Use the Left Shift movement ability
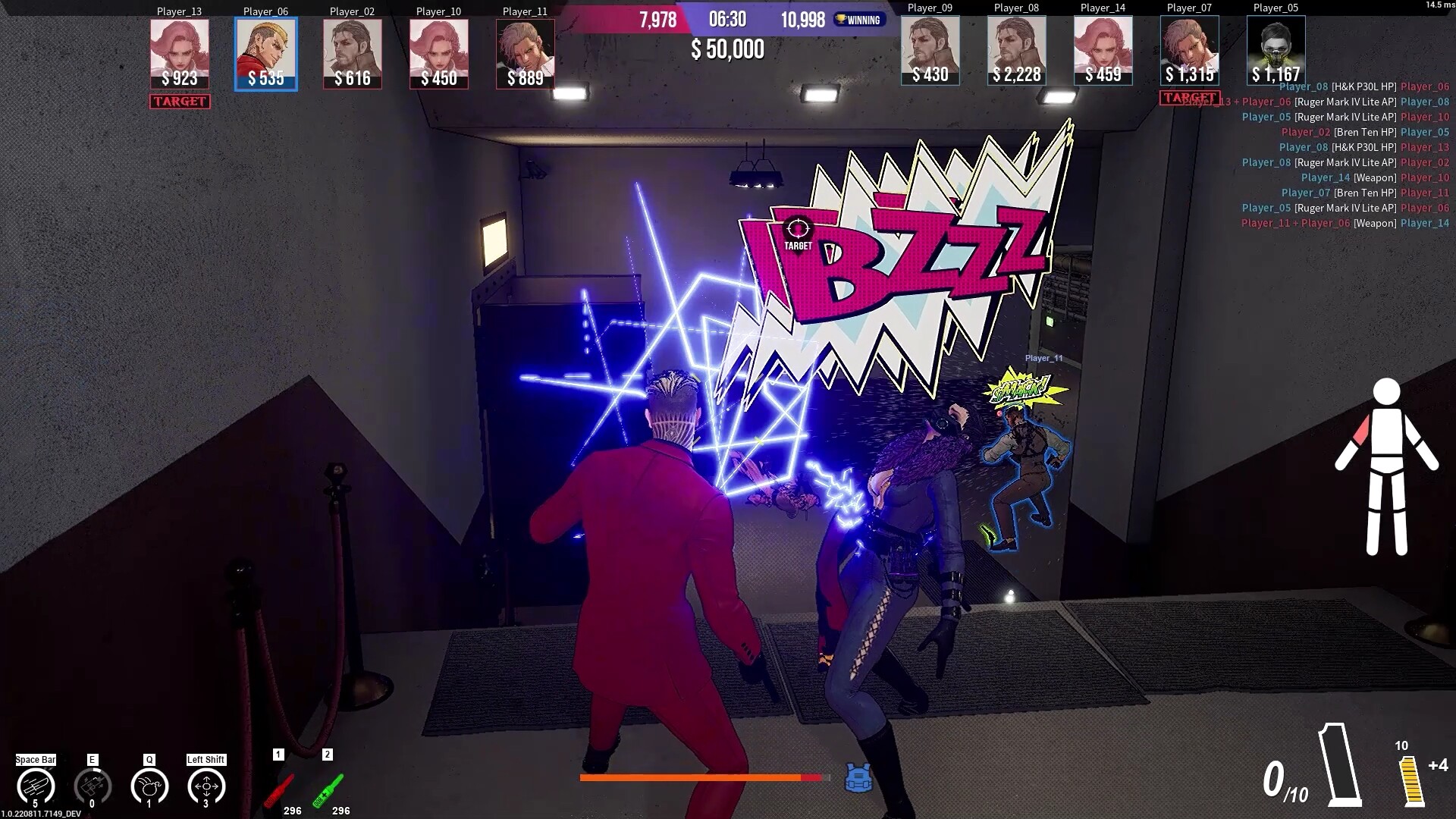The image size is (1456, 819). pyautogui.click(x=206, y=785)
